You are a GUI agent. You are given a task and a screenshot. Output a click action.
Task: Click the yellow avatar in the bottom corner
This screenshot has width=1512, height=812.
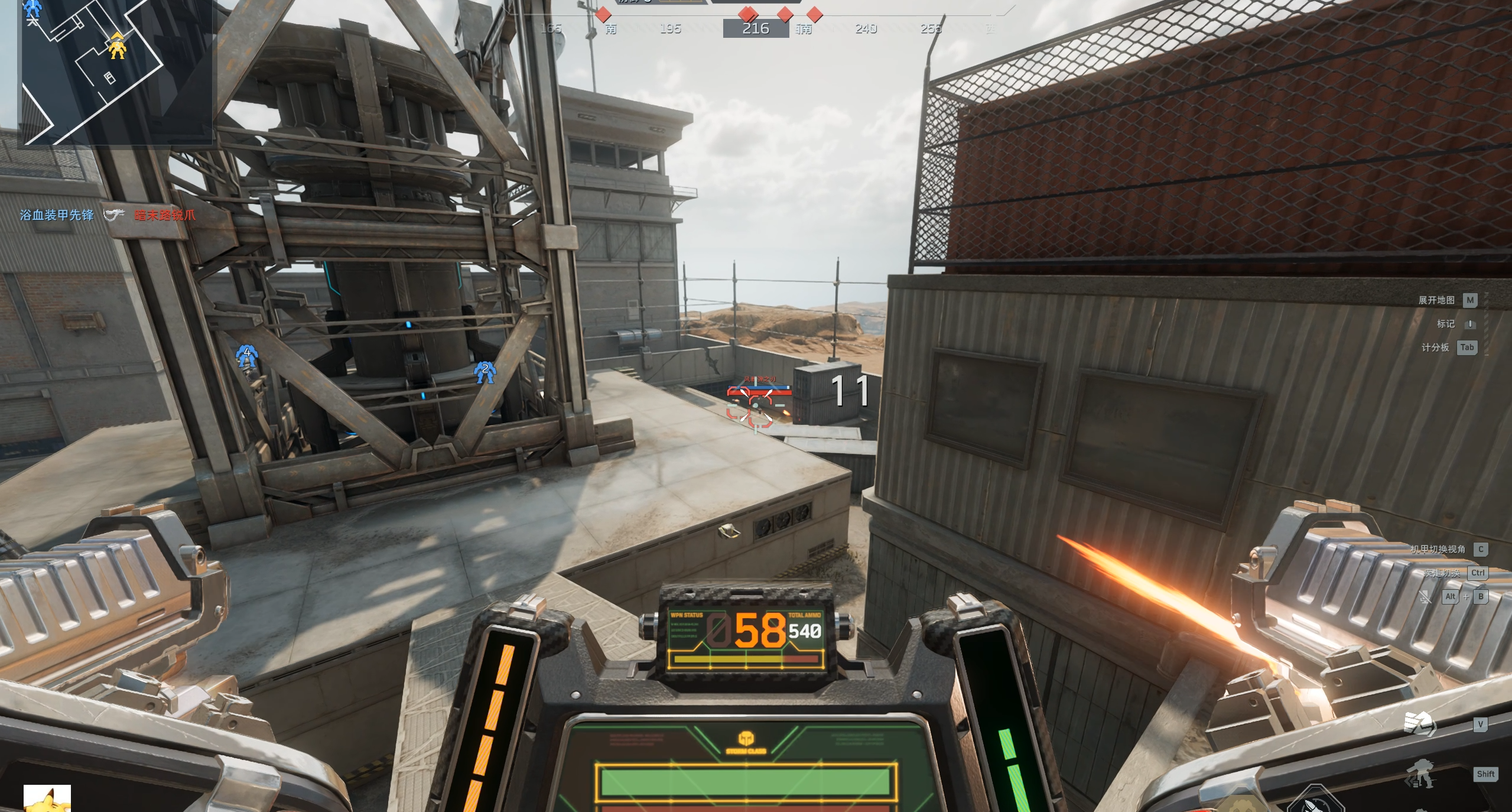(x=47, y=799)
